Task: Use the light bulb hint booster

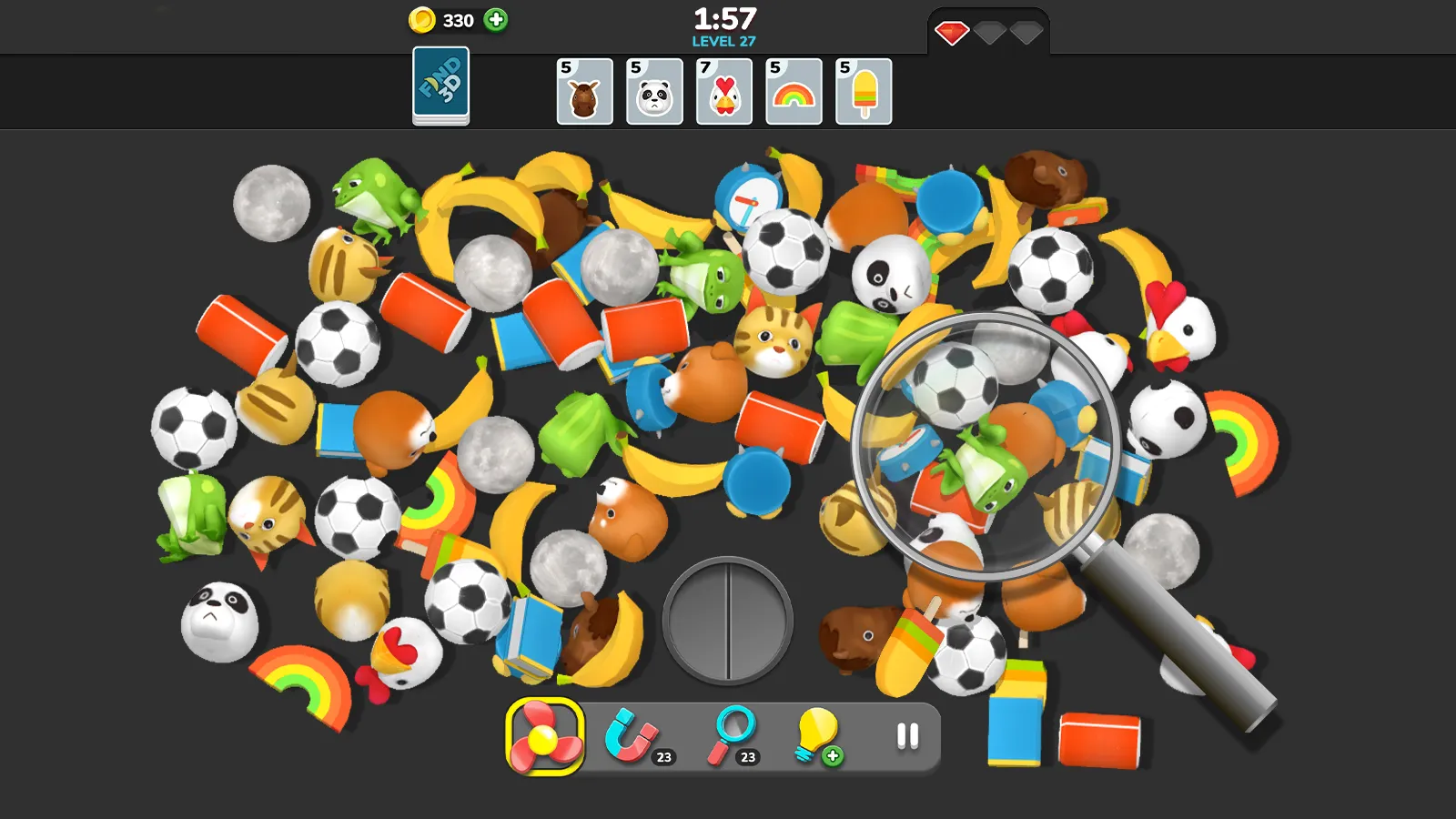Action: pos(817,735)
